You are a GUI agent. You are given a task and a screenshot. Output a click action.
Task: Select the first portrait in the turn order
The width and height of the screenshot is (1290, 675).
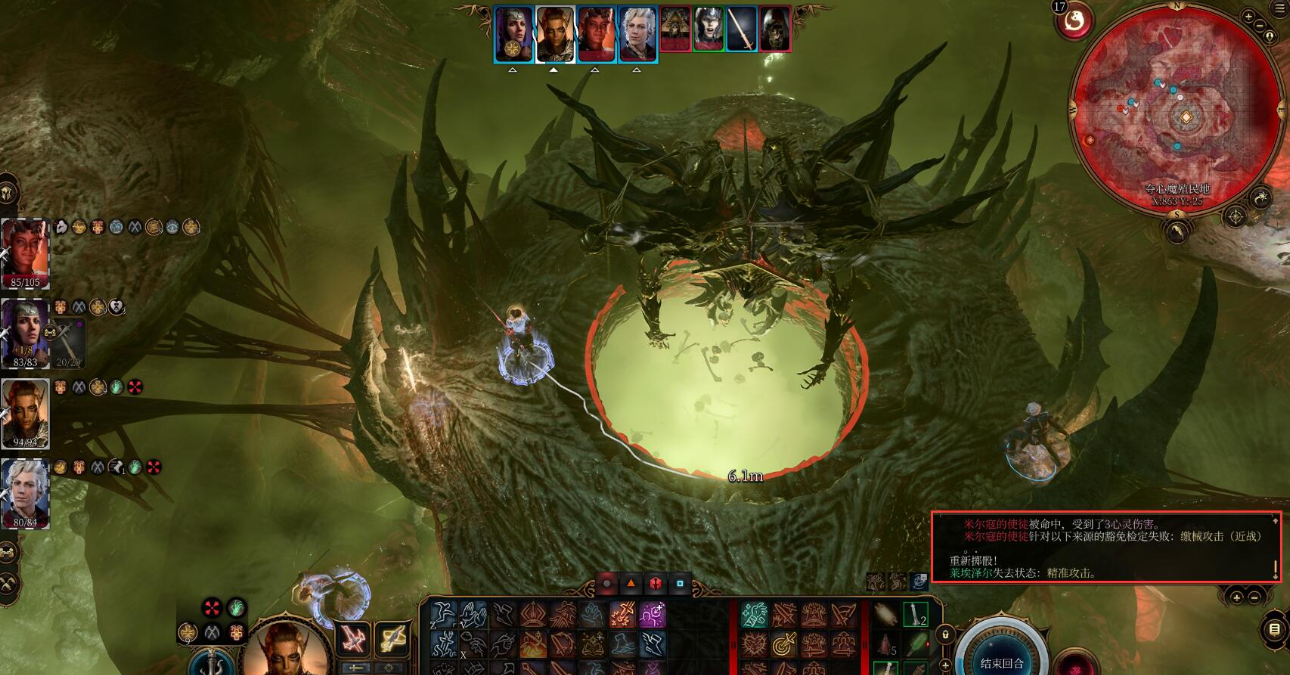pyautogui.click(x=513, y=33)
